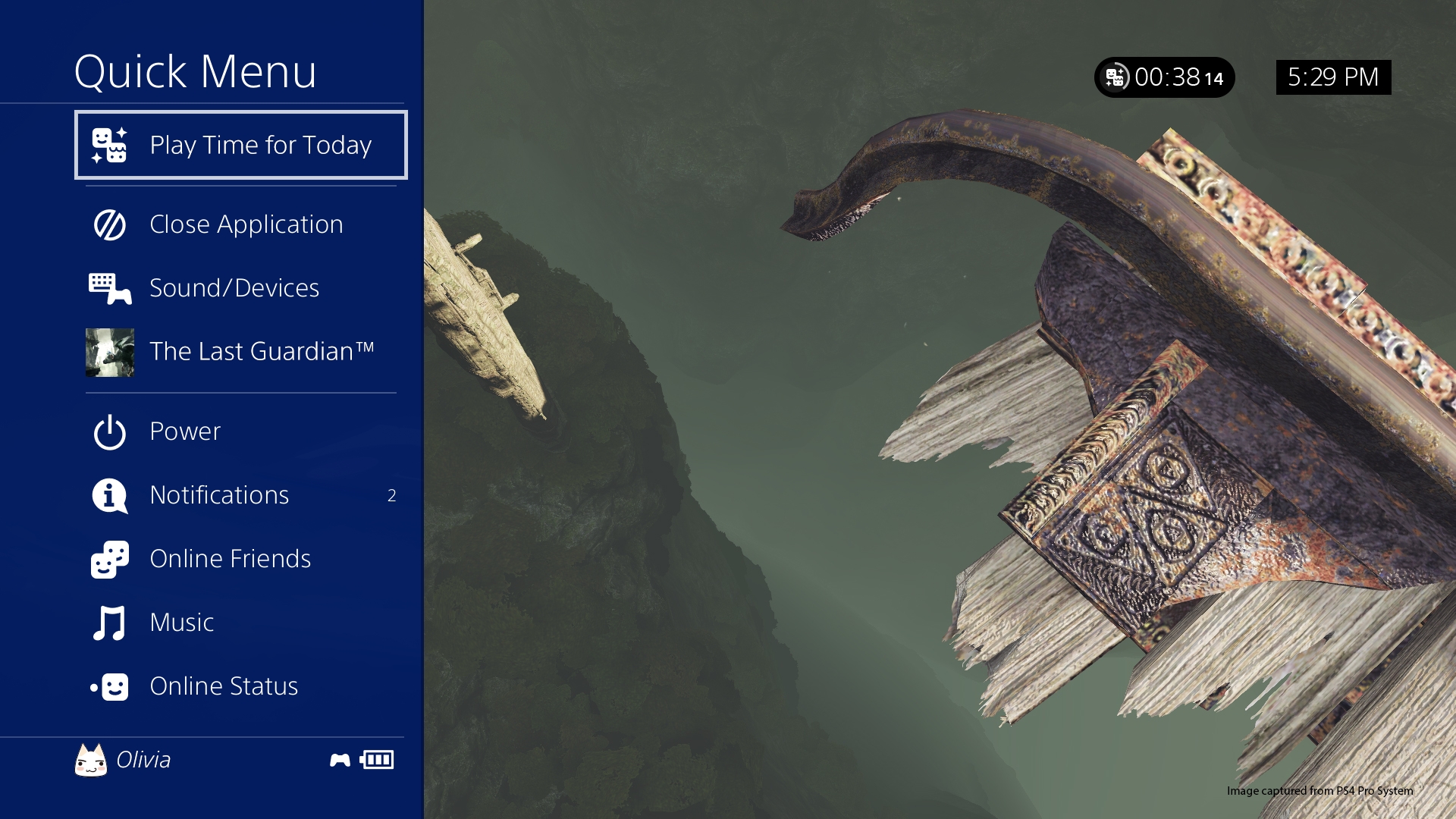Open the Sound/Devices settings

point(241,288)
